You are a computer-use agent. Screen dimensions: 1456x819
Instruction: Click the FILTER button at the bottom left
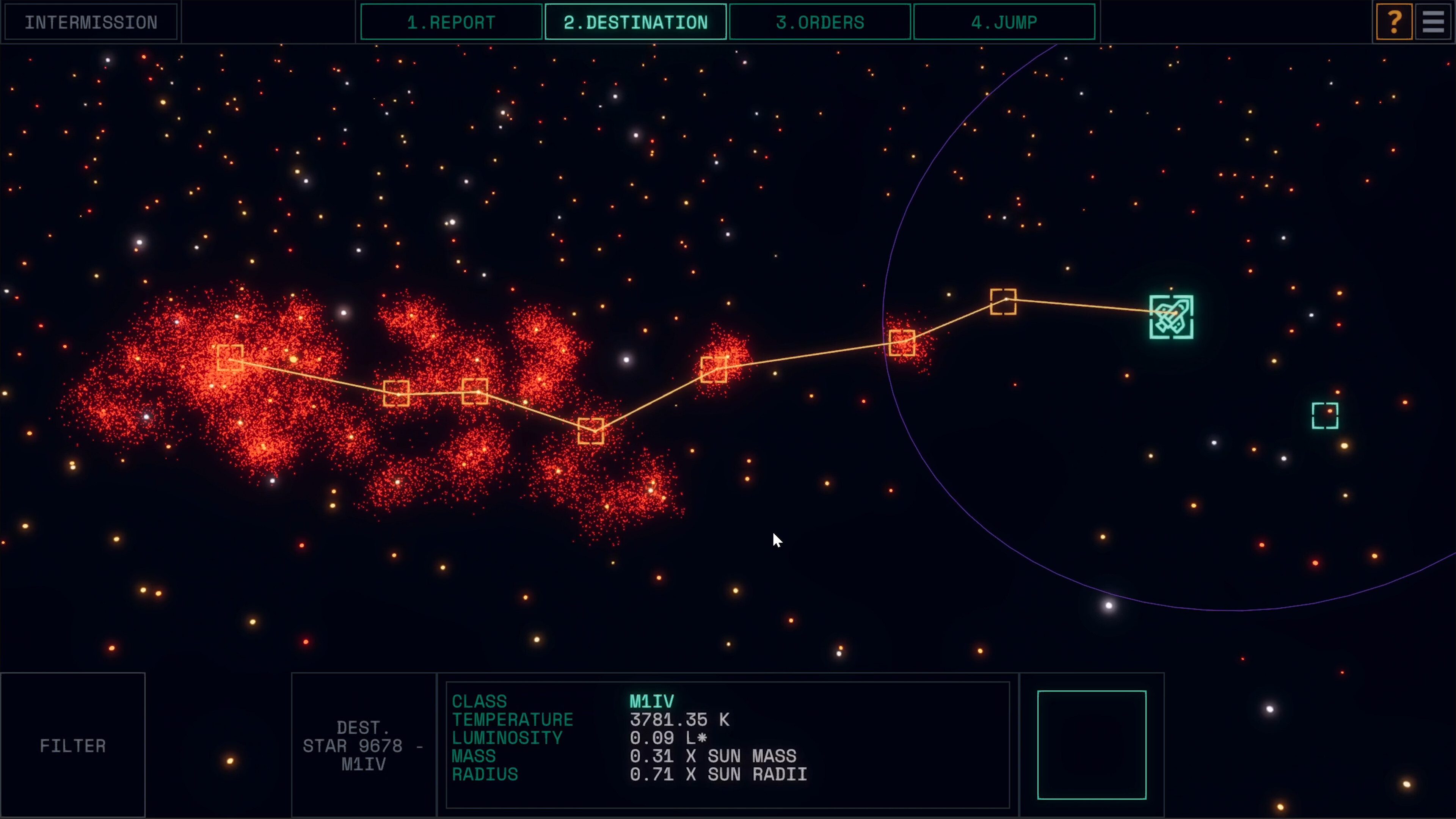coord(72,745)
